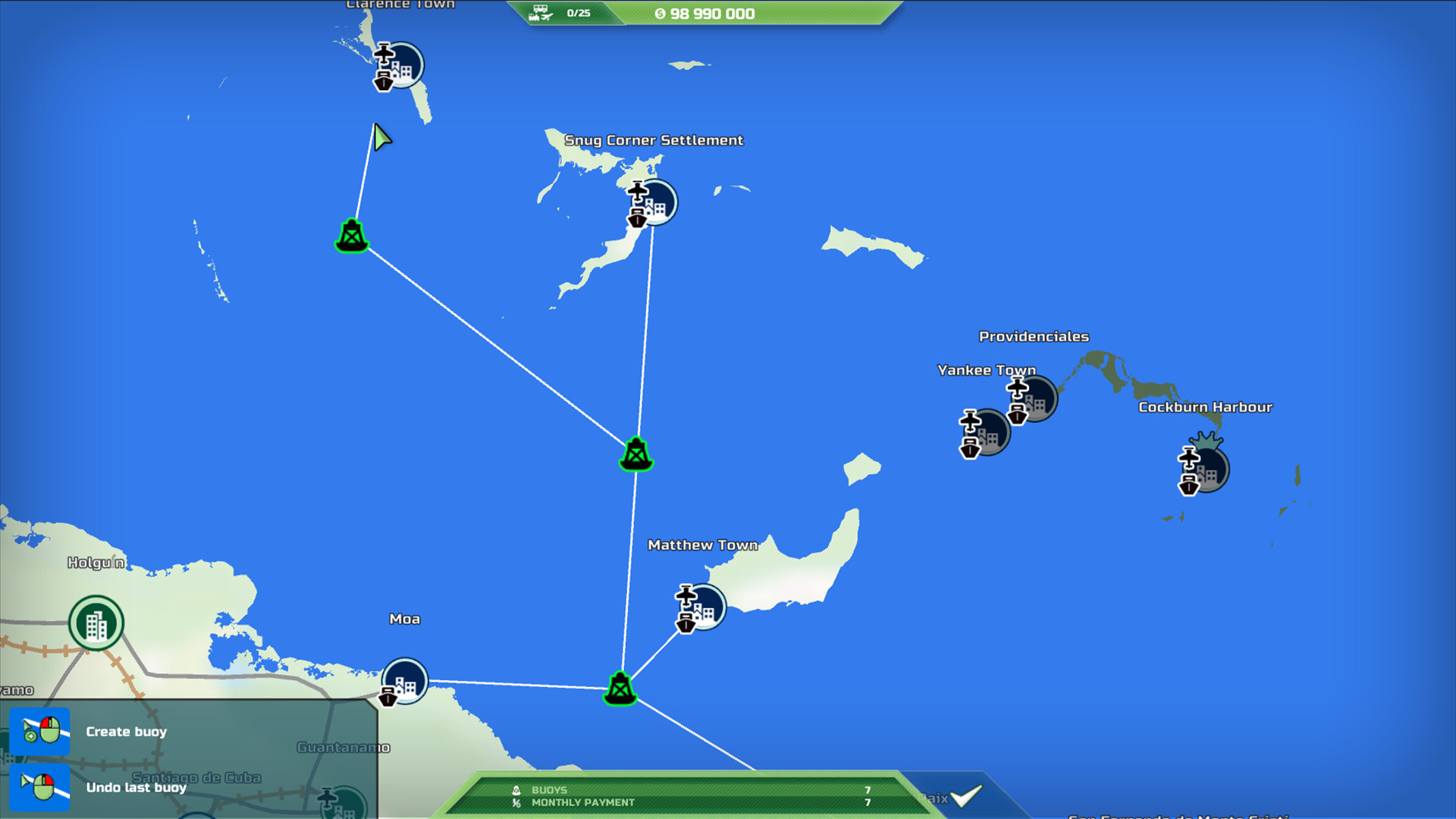This screenshot has width=1456, height=819.
Task: Click the buoy icon on the BUOYS row
Action: click(516, 790)
